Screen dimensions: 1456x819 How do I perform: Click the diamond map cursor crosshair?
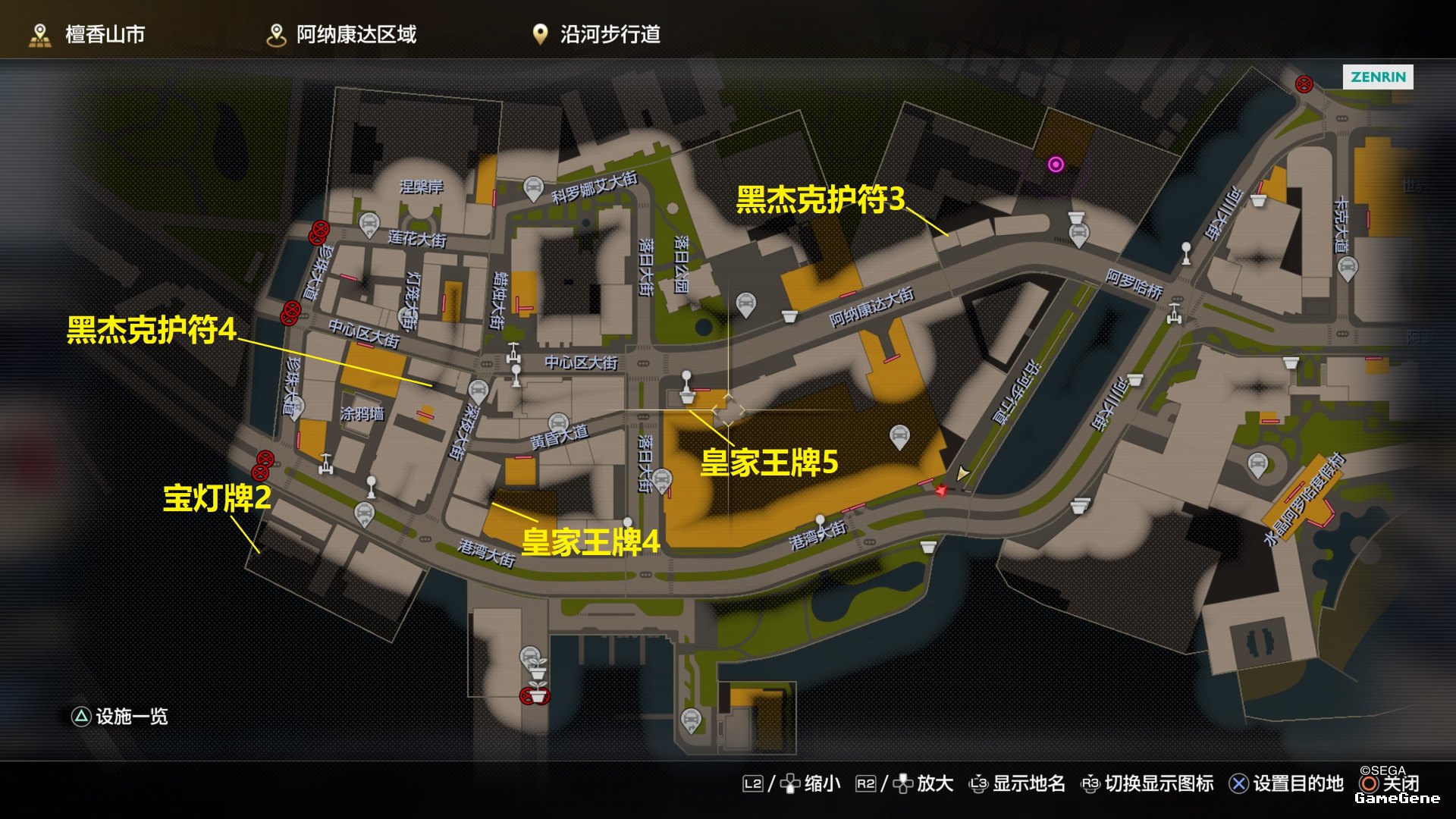coord(728,410)
